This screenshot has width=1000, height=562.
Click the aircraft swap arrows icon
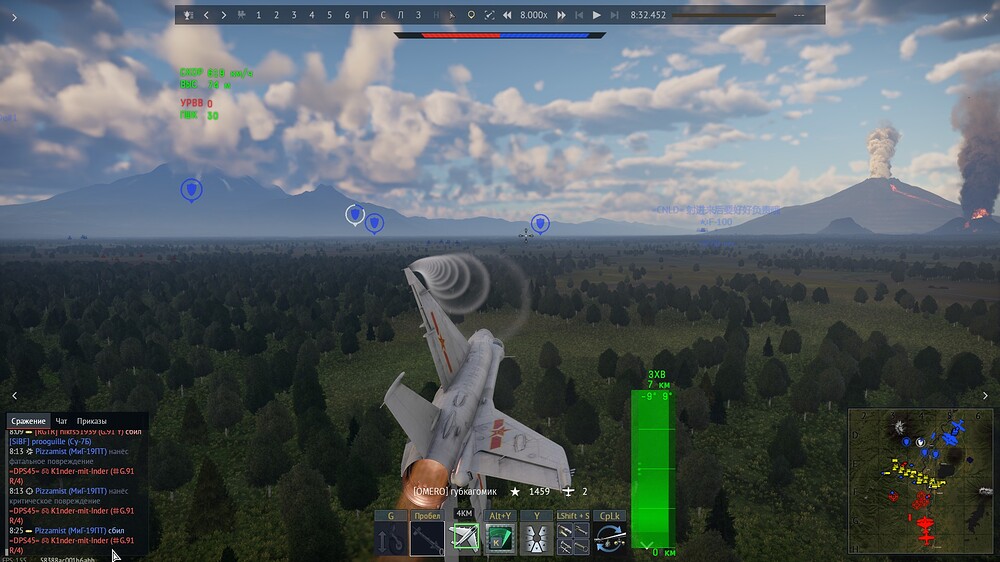point(609,539)
